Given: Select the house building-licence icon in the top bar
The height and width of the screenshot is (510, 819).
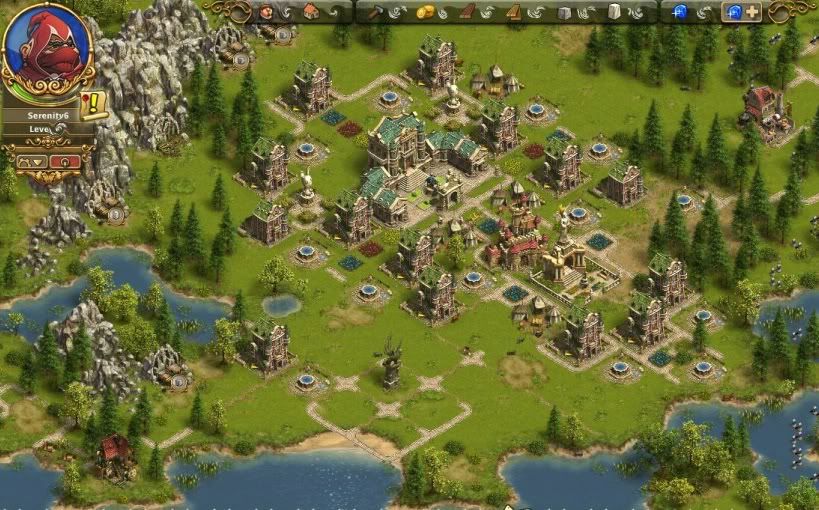Looking at the screenshot, I should coord(311,12).
